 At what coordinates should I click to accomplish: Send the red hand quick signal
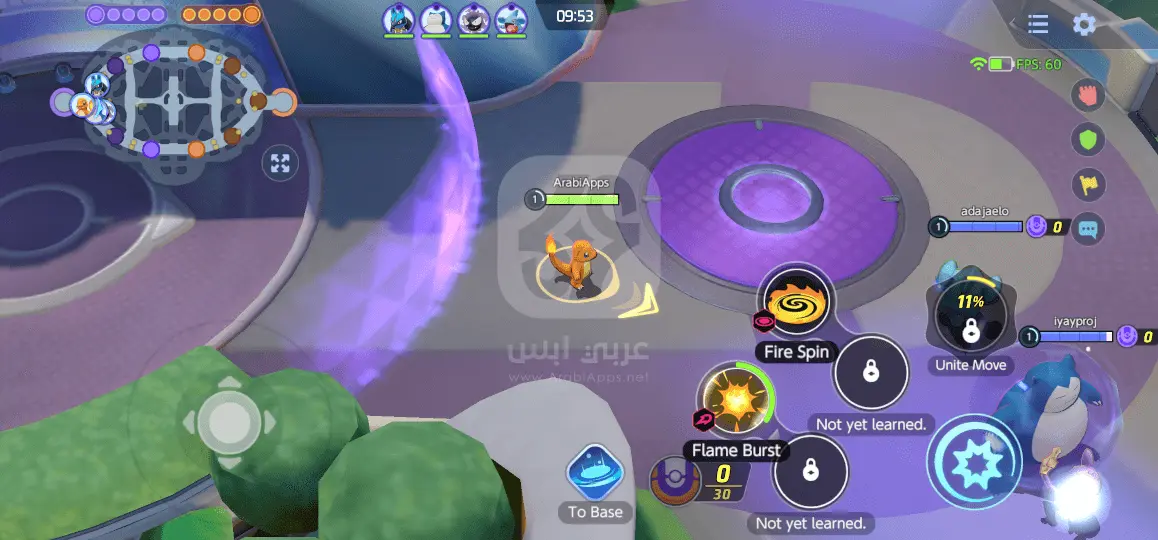click(x=1087, y=95)
